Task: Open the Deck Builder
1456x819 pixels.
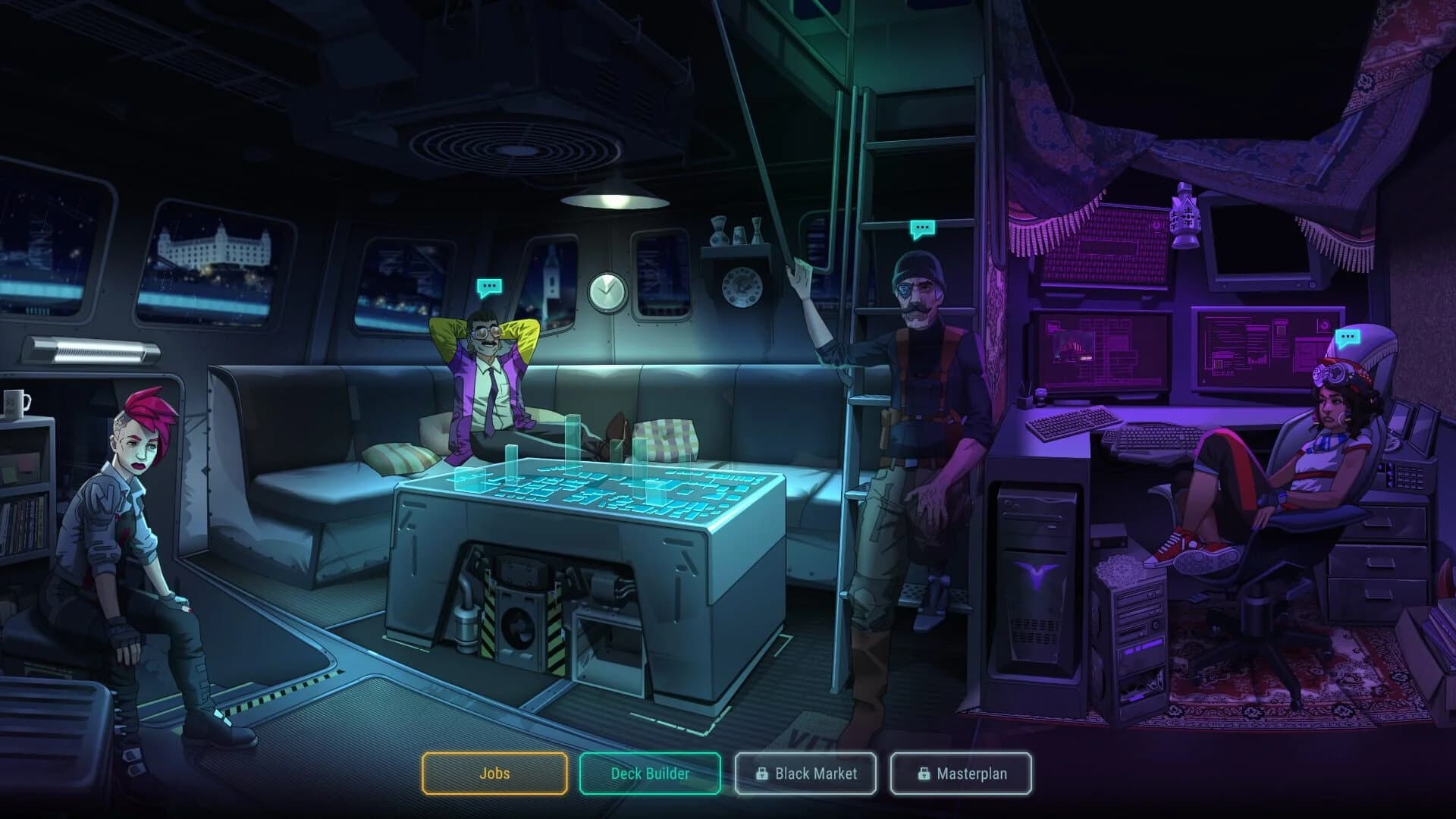Action: [649, 774]
